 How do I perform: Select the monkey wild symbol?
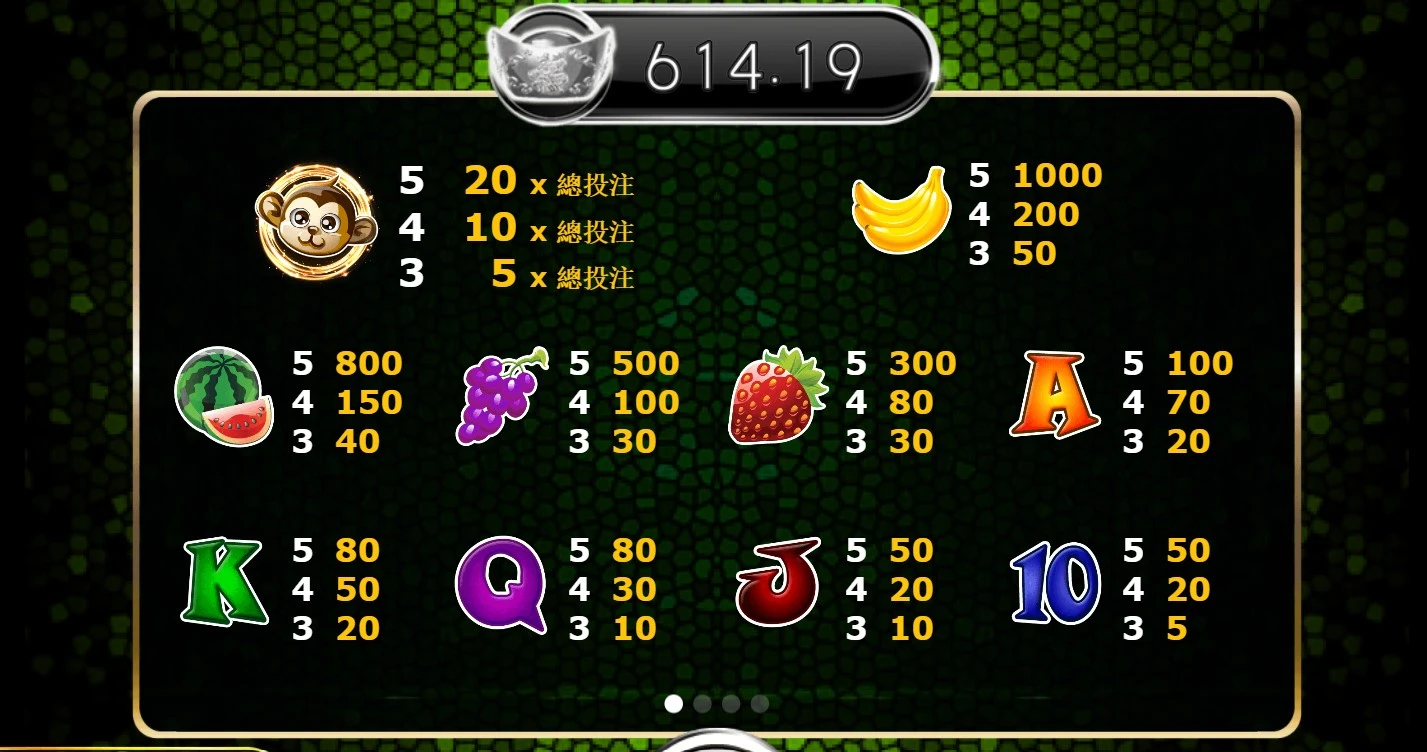pyautogui.click(x=318, y=223)
